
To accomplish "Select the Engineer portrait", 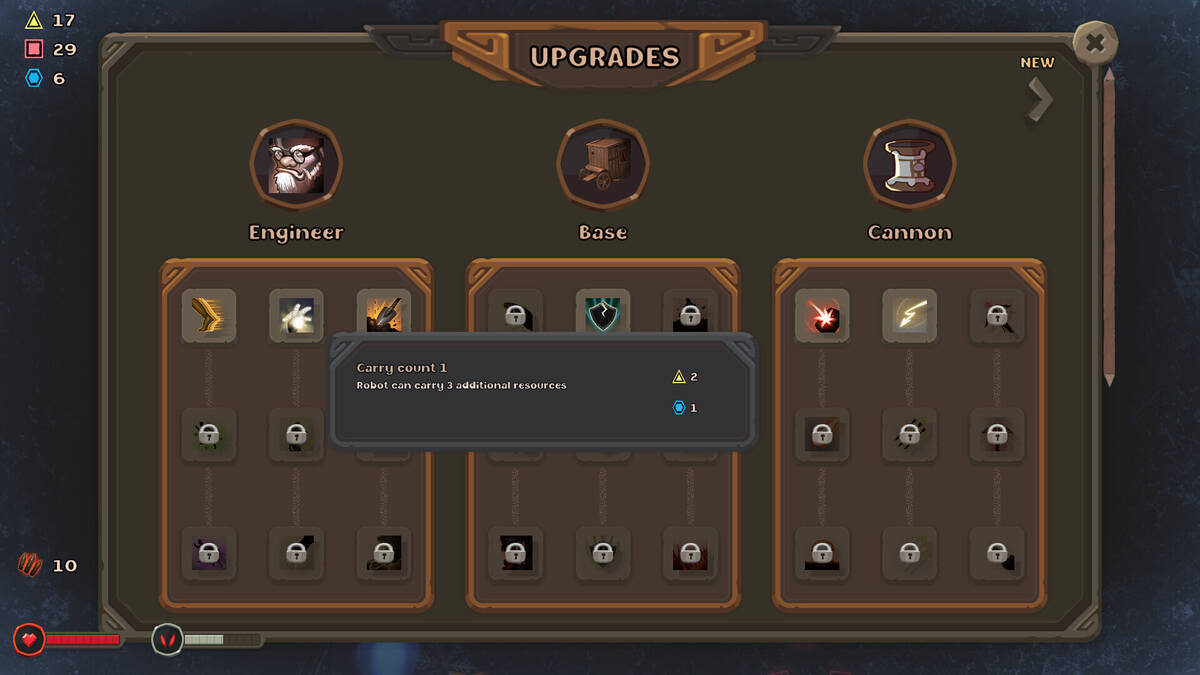I will tap(296, 165).
